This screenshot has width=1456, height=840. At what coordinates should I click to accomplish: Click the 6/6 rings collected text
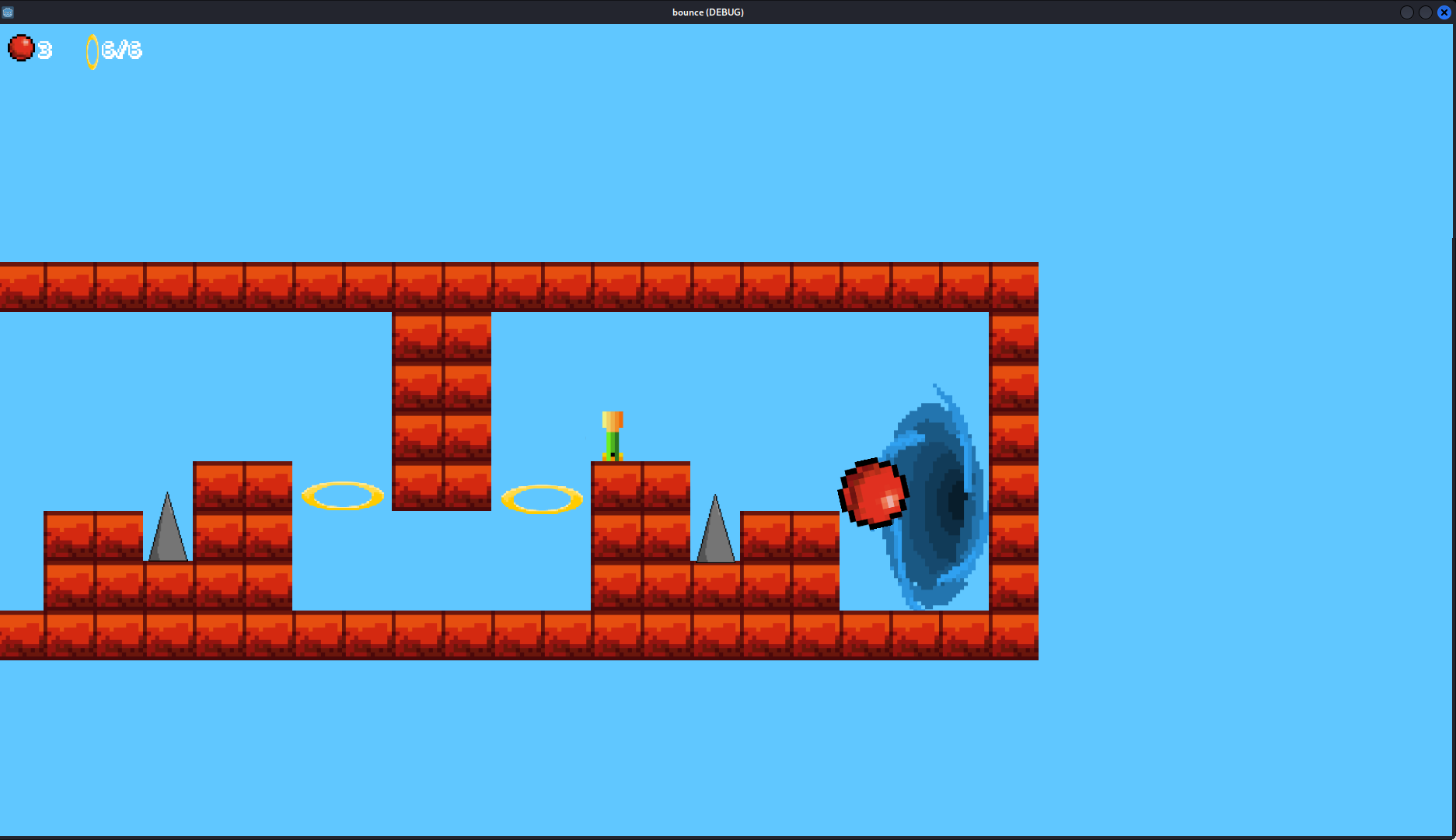pyautogui.click(x=120, y=50)
